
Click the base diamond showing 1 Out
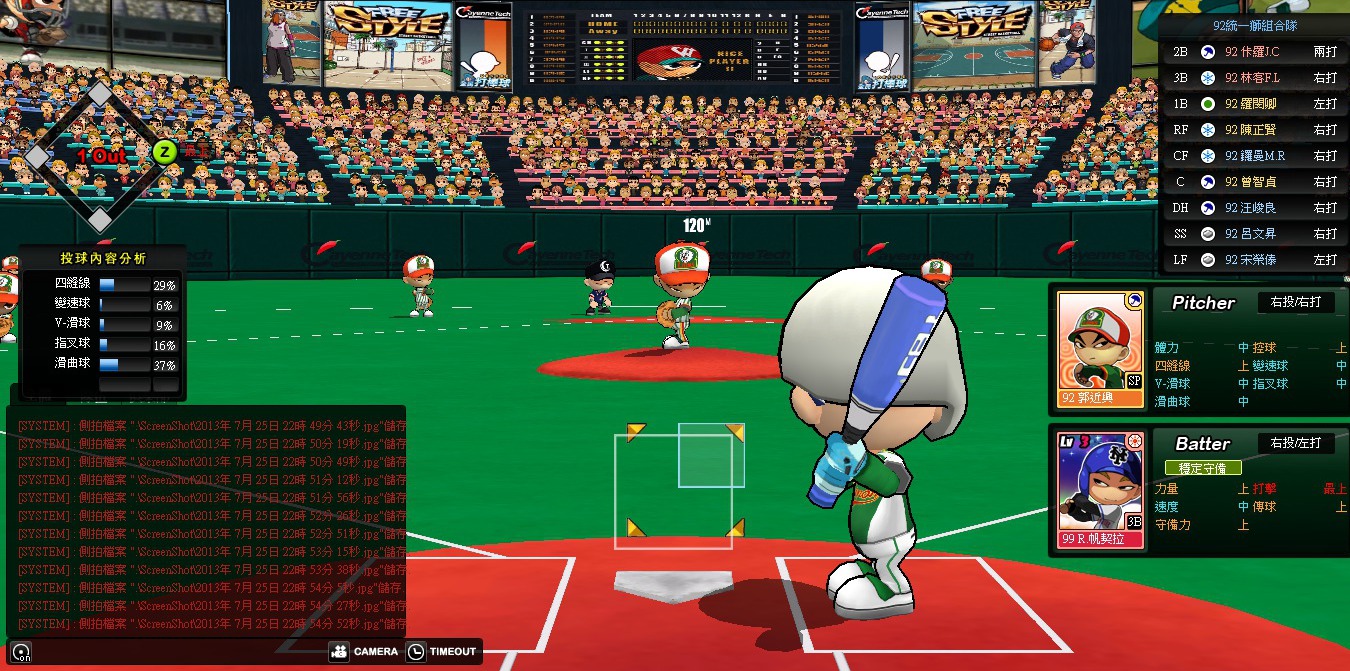(x=98, y=155)
